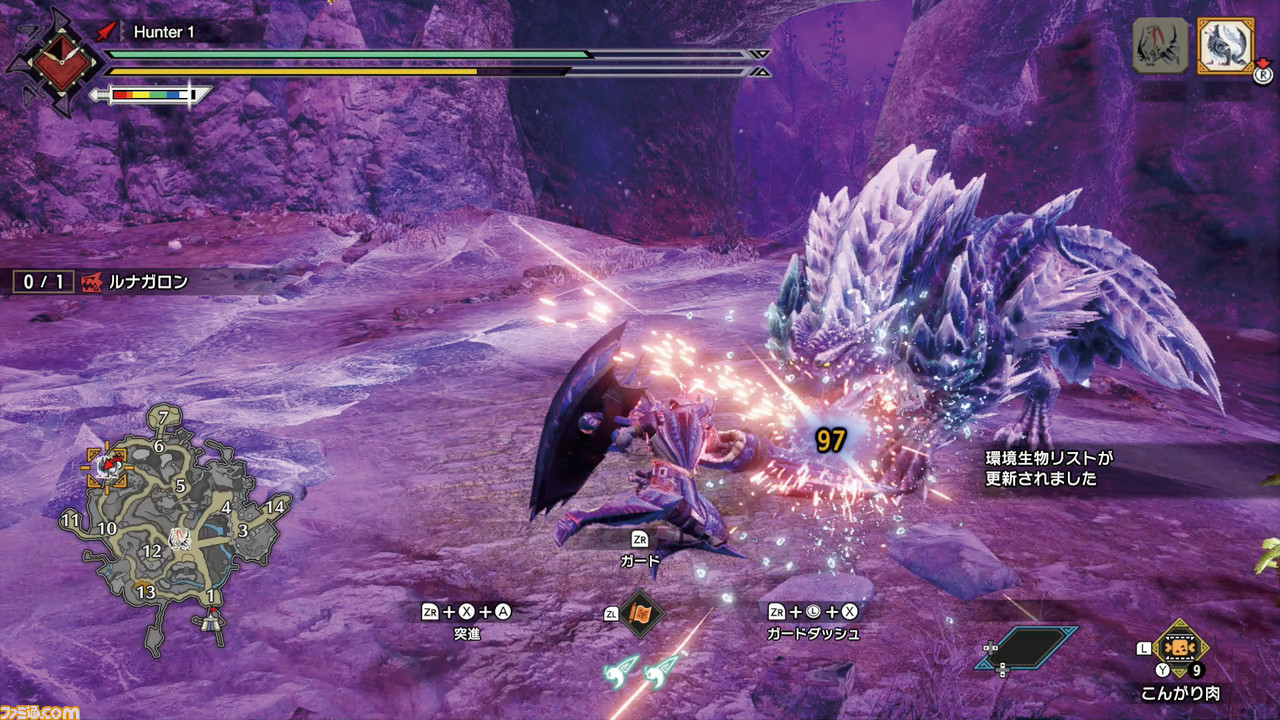Open the 環境生物リスト update notification

click(1050, 468)
